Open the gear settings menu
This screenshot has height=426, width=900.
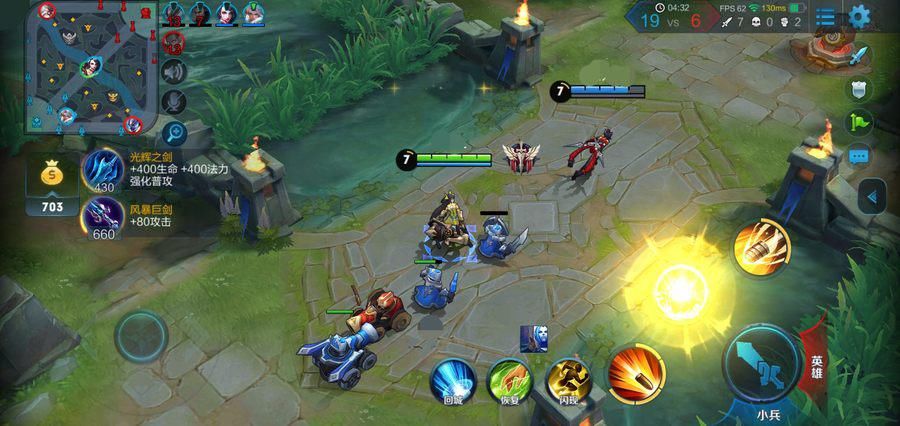[x=860, y=16]
